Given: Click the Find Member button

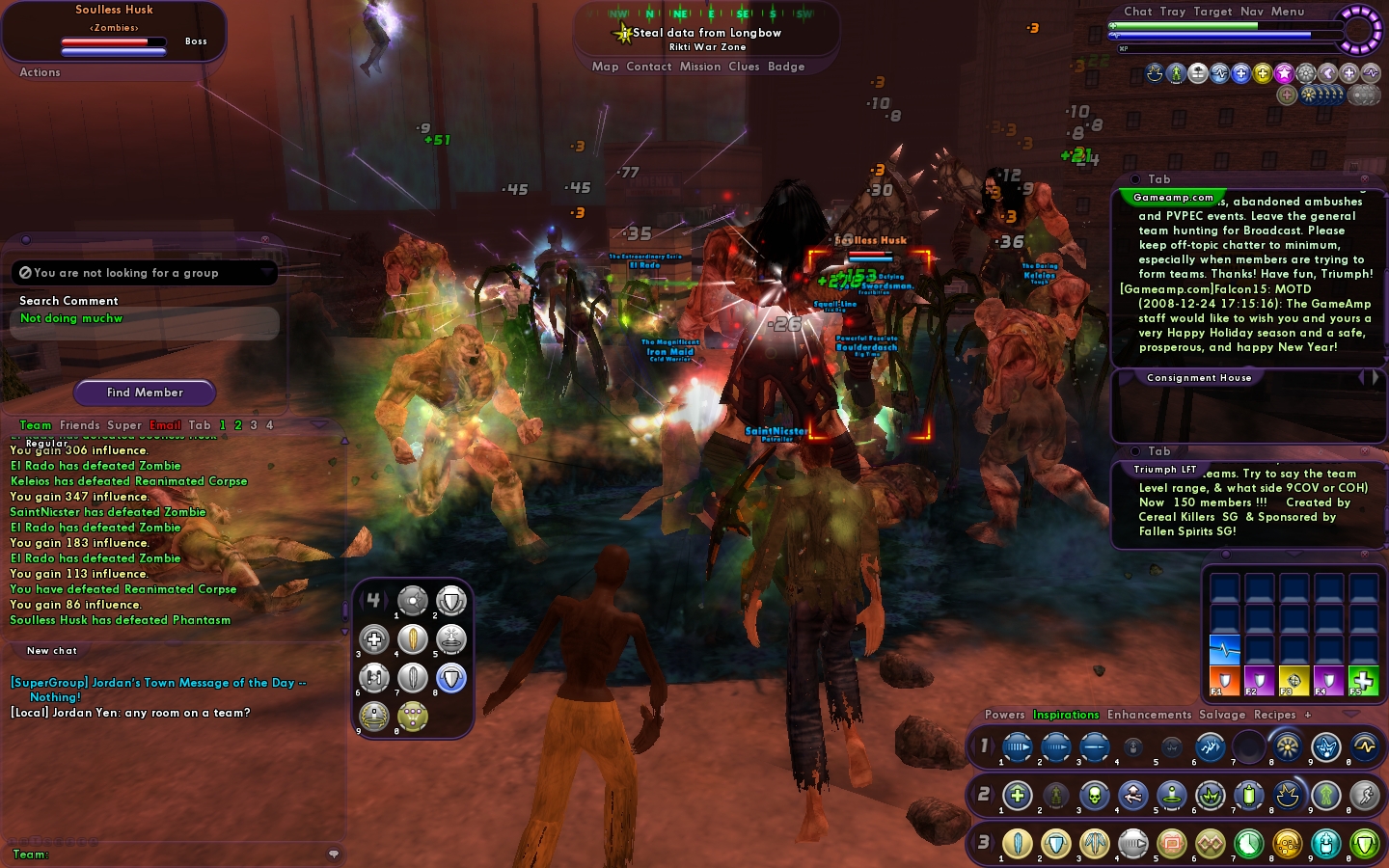Looking at the screenshot, I should coord(145,393).
